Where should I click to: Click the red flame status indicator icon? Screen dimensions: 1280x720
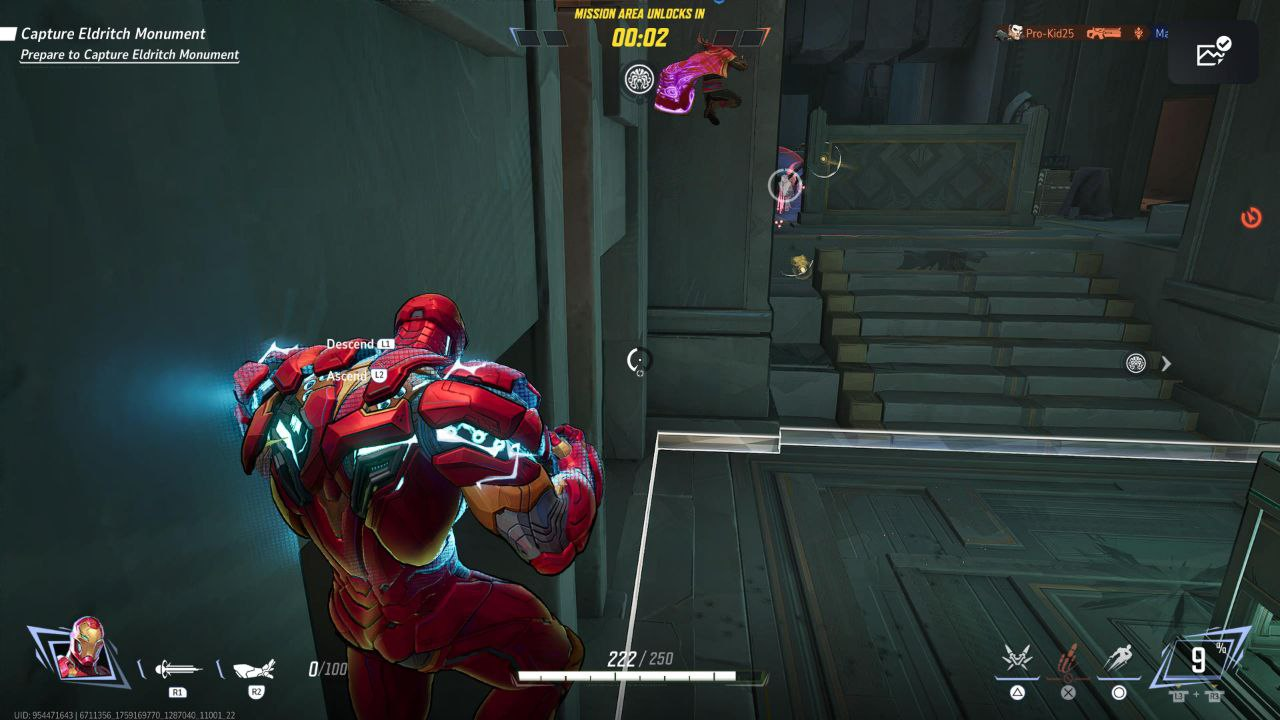(1251, 217)
